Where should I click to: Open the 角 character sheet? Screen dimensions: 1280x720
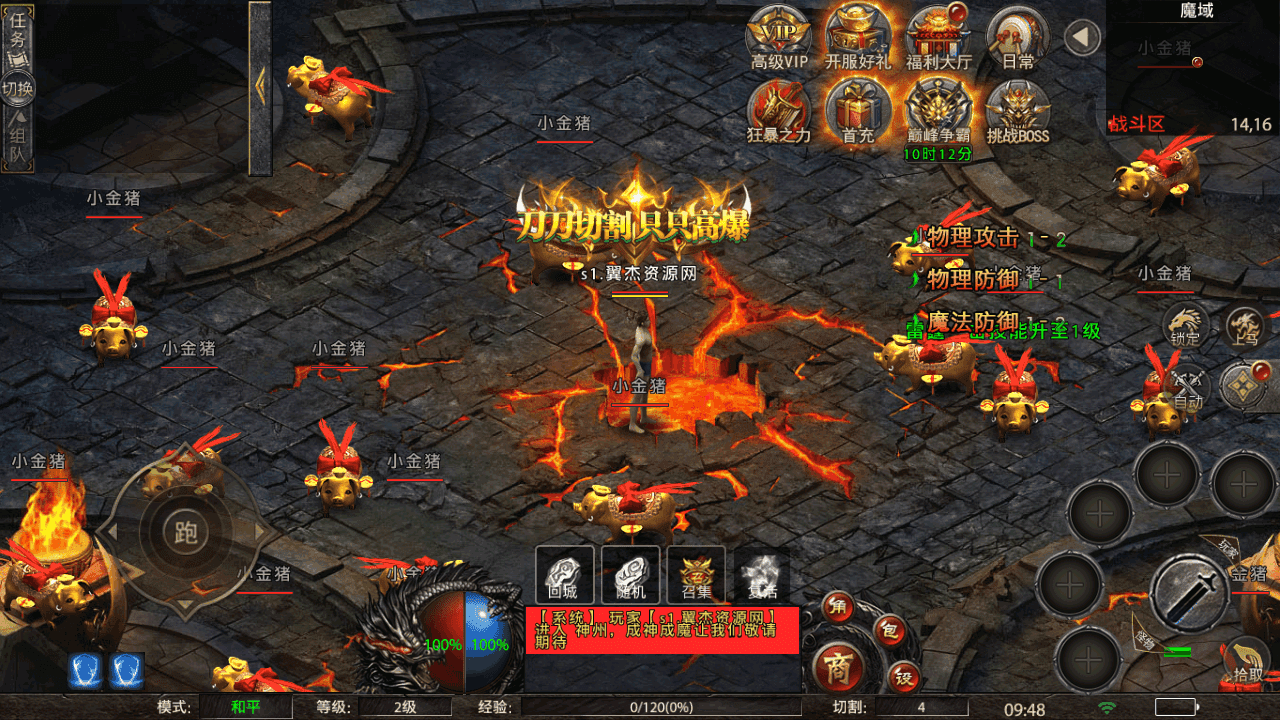click(838, 606)
